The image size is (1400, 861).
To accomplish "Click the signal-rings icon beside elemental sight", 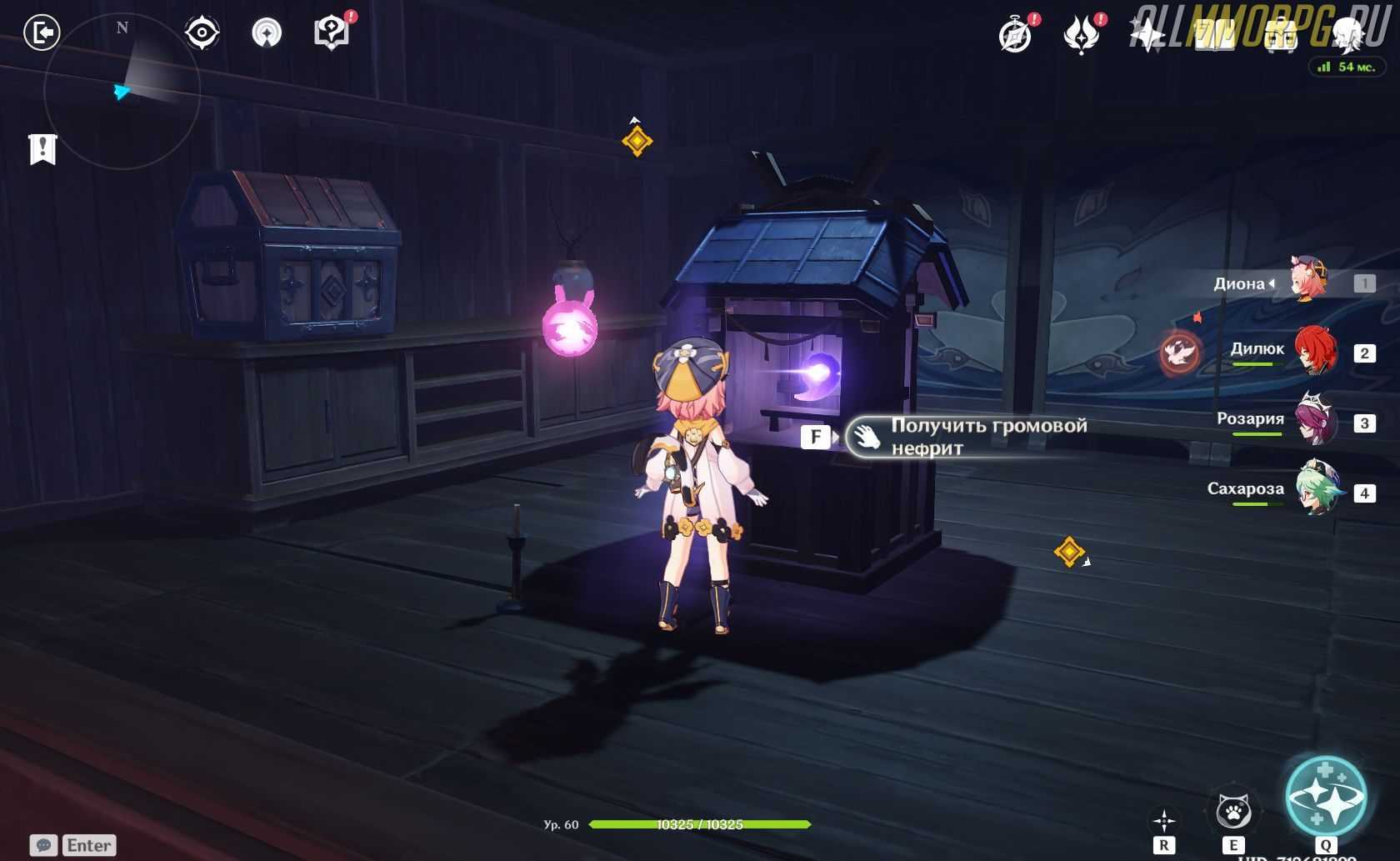I will pyautogui.click(x=267, y=33).
